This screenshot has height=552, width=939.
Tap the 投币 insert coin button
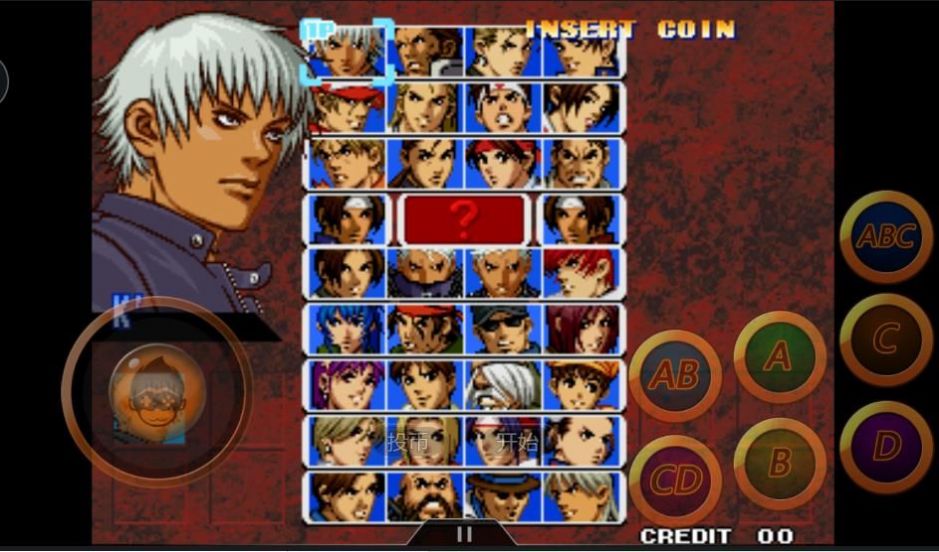click(408, 442)
